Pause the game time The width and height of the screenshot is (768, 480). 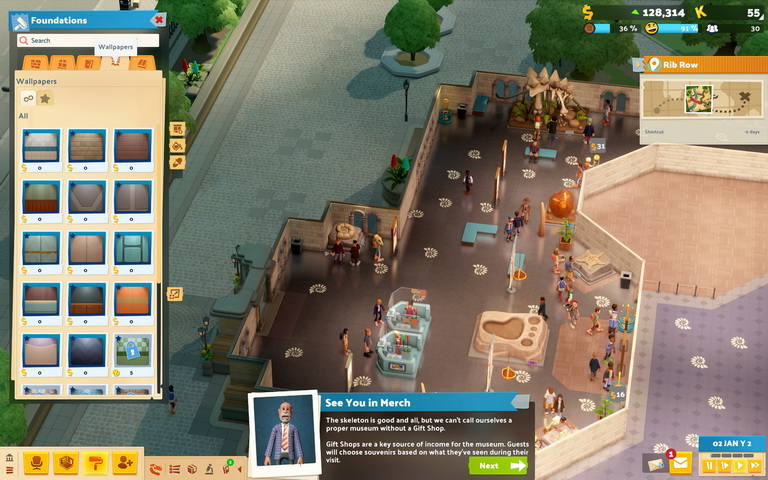click(710, 465)
